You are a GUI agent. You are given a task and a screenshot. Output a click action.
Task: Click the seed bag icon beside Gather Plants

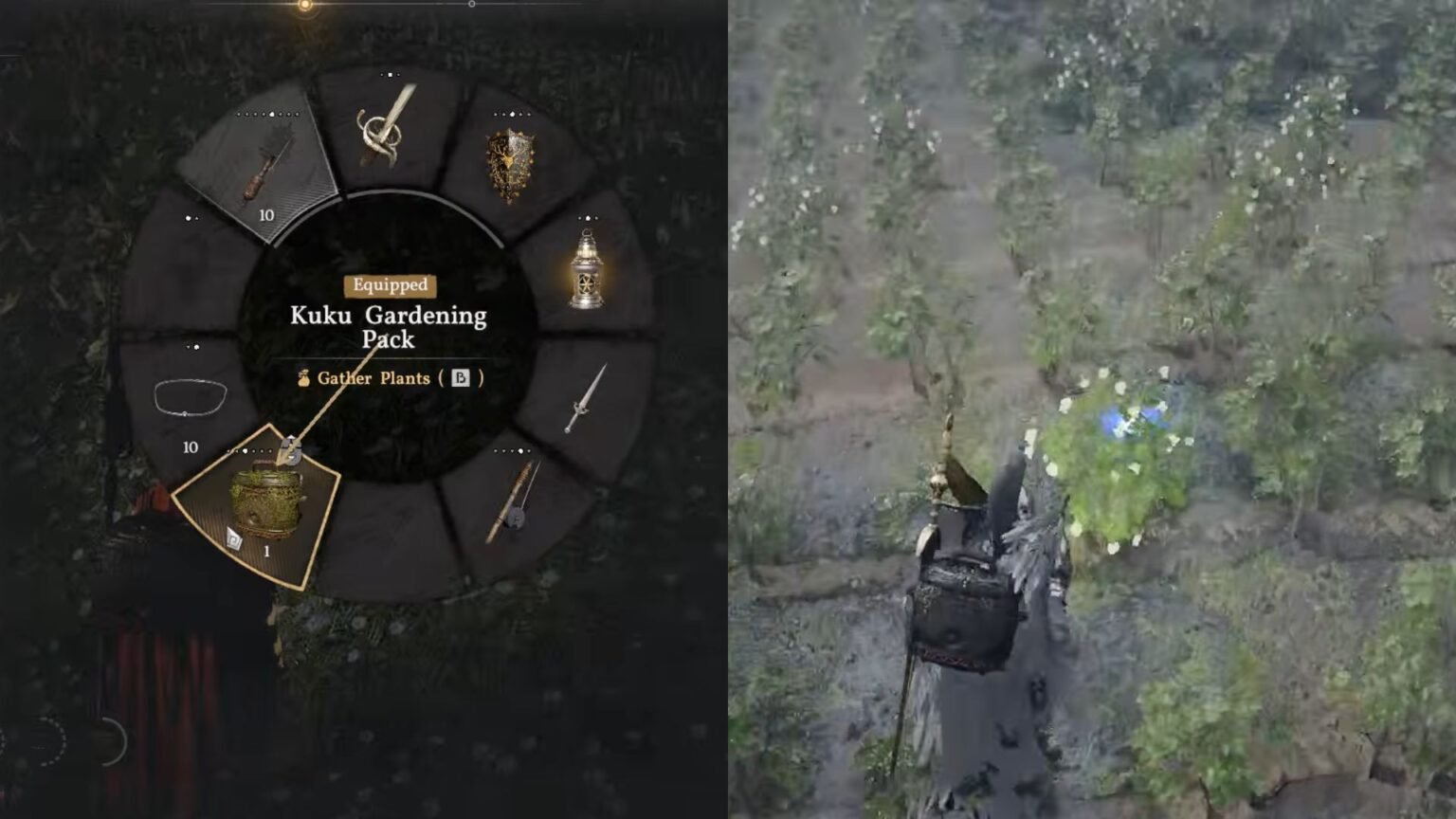coord(302,378)
